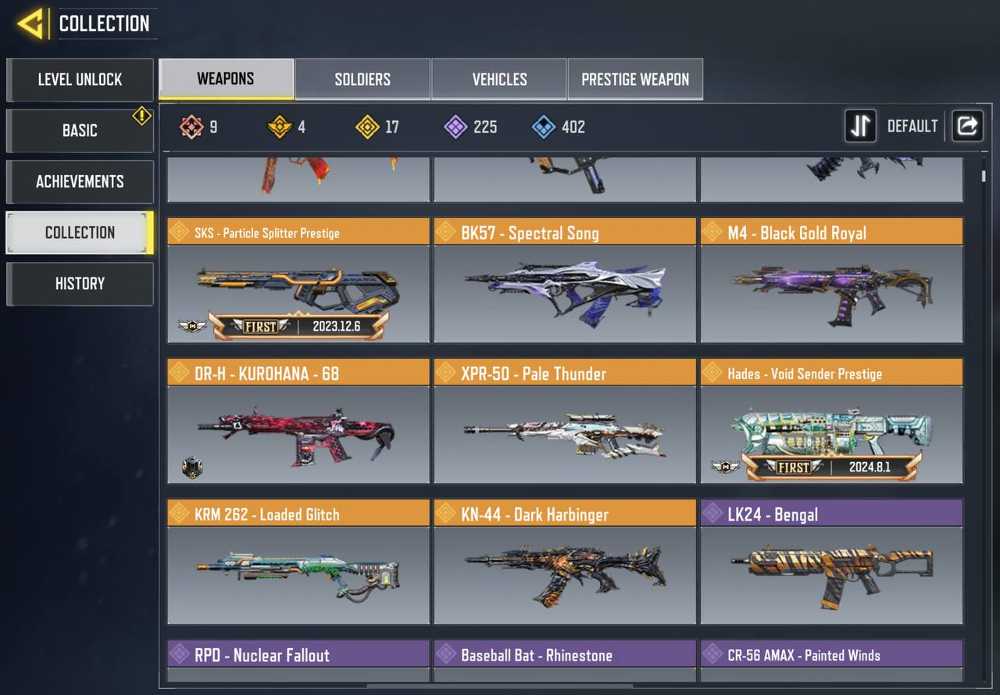This screenshot has width=1000, height=695.
Task: Filter by the purple epic rarity icon
Action: pyautogui.click(x=456, y=127)
